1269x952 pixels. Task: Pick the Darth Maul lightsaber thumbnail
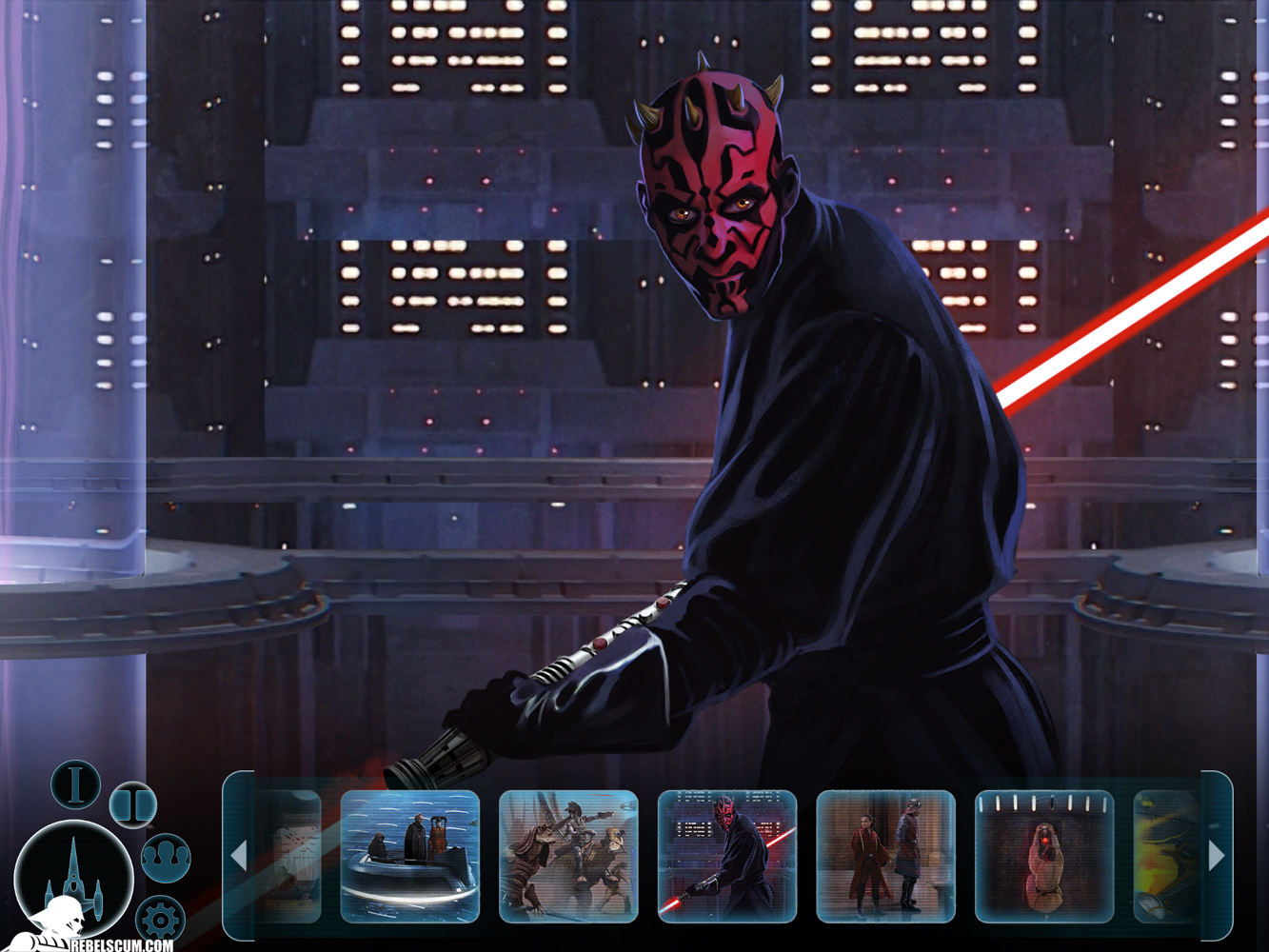tap(727, 857)
